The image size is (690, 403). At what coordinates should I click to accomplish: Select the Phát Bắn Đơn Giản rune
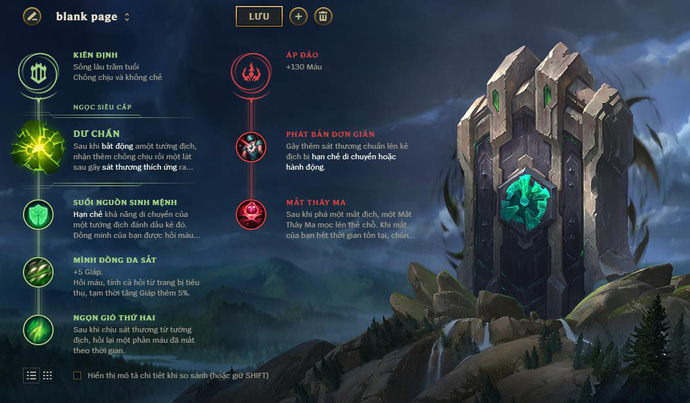[250, 147]
